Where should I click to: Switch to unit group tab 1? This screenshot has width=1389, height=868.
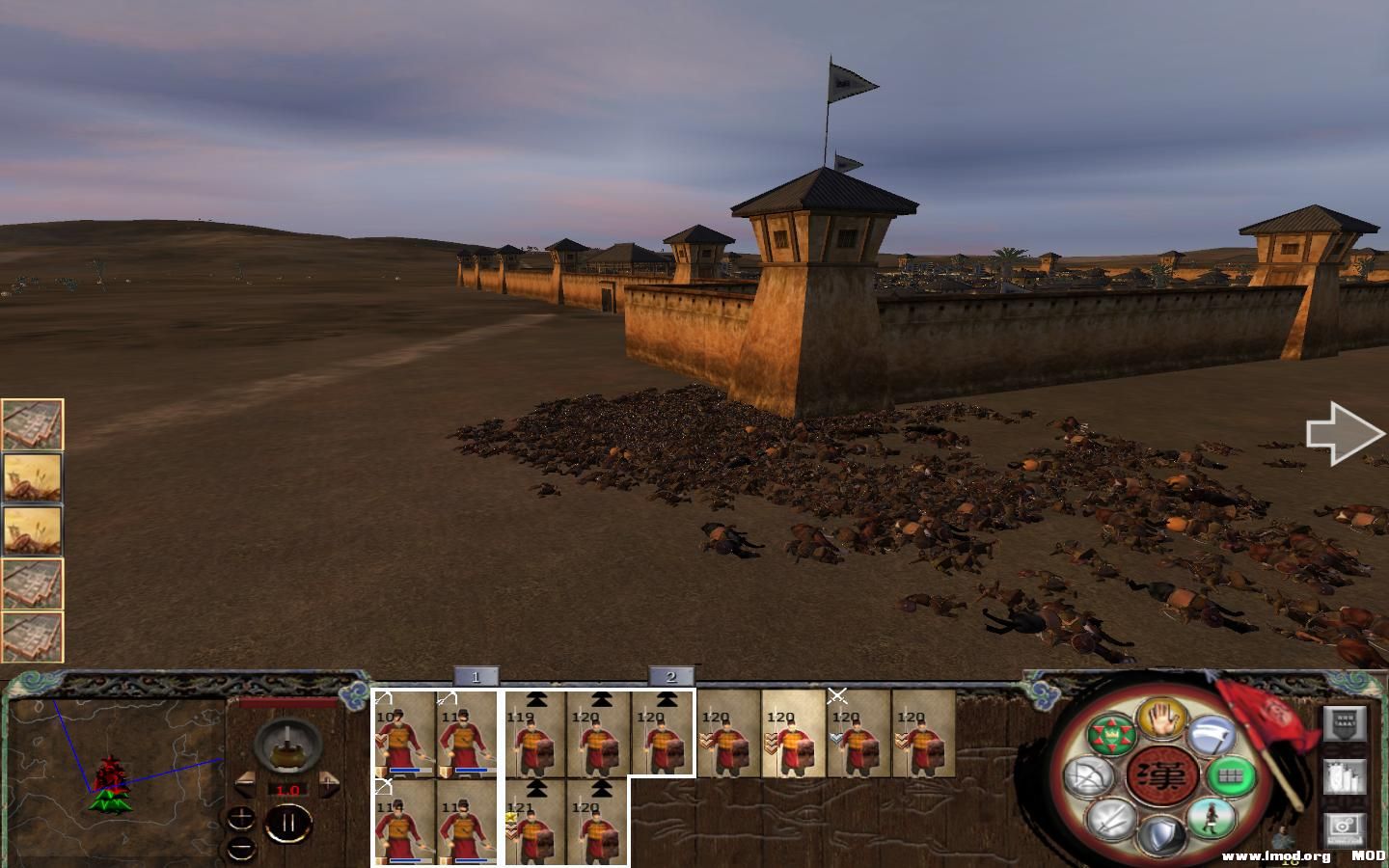tap(477, 676)
